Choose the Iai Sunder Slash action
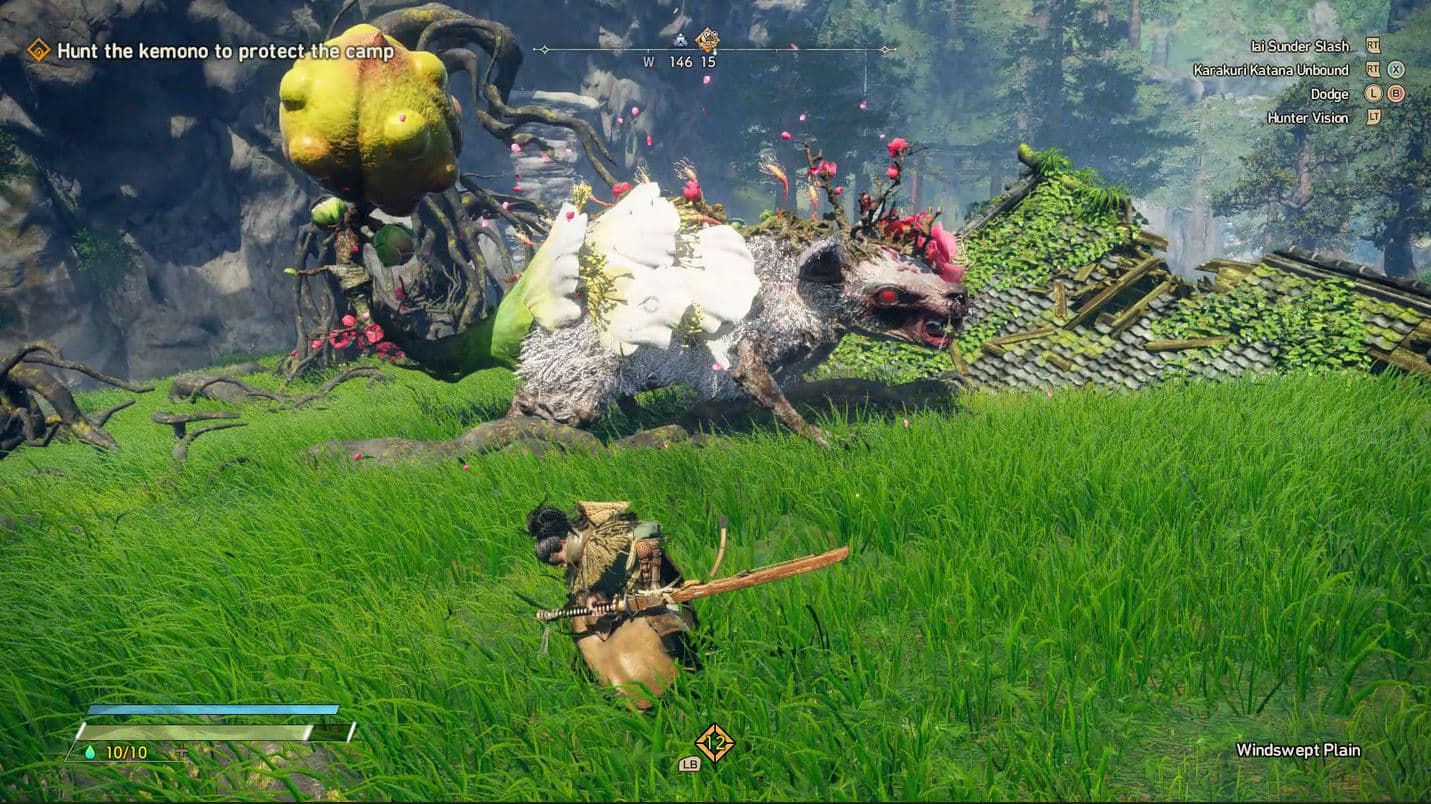 (x=1299, y=46)
